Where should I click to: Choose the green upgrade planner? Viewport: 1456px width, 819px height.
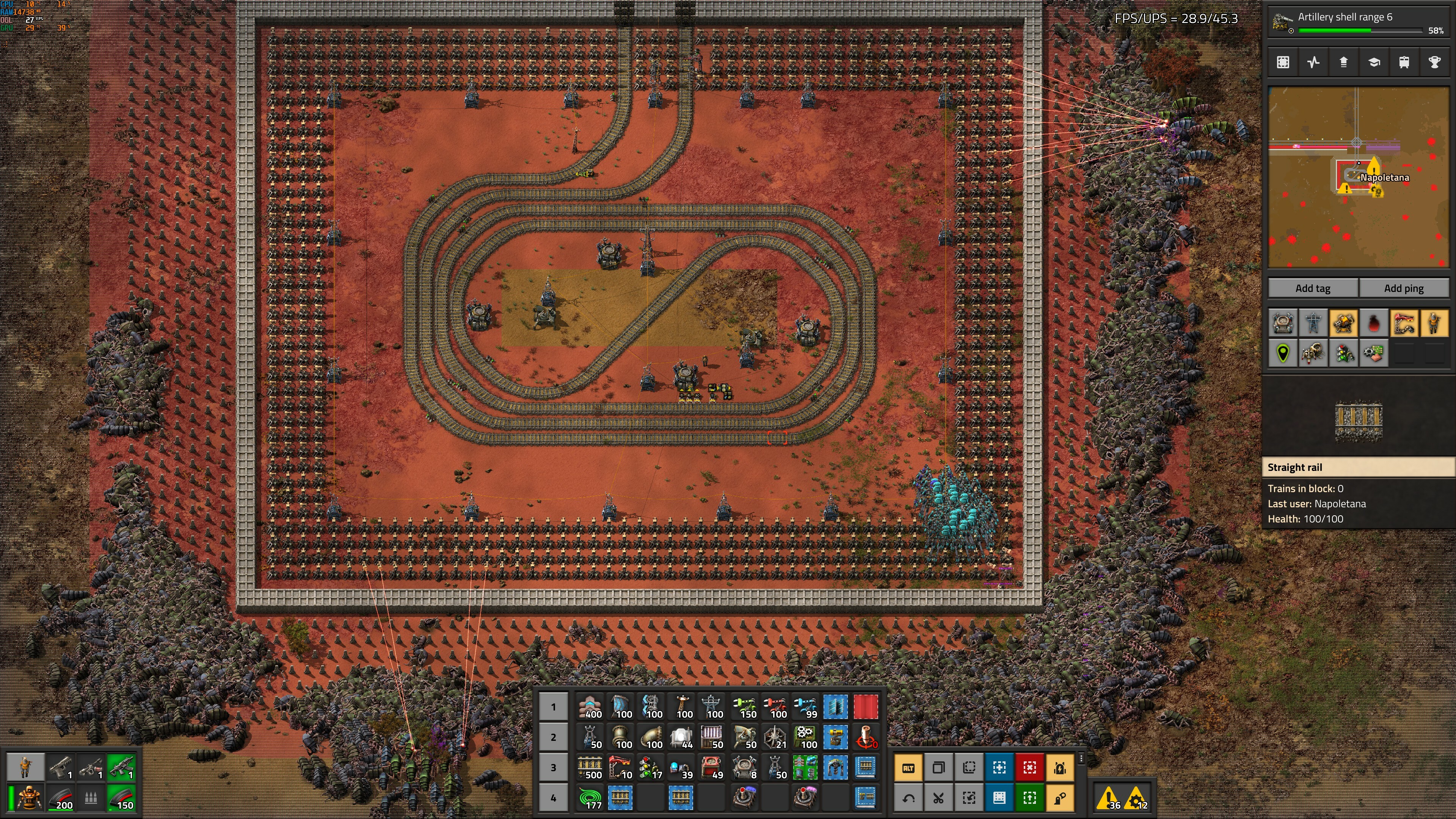(1029, 798)
